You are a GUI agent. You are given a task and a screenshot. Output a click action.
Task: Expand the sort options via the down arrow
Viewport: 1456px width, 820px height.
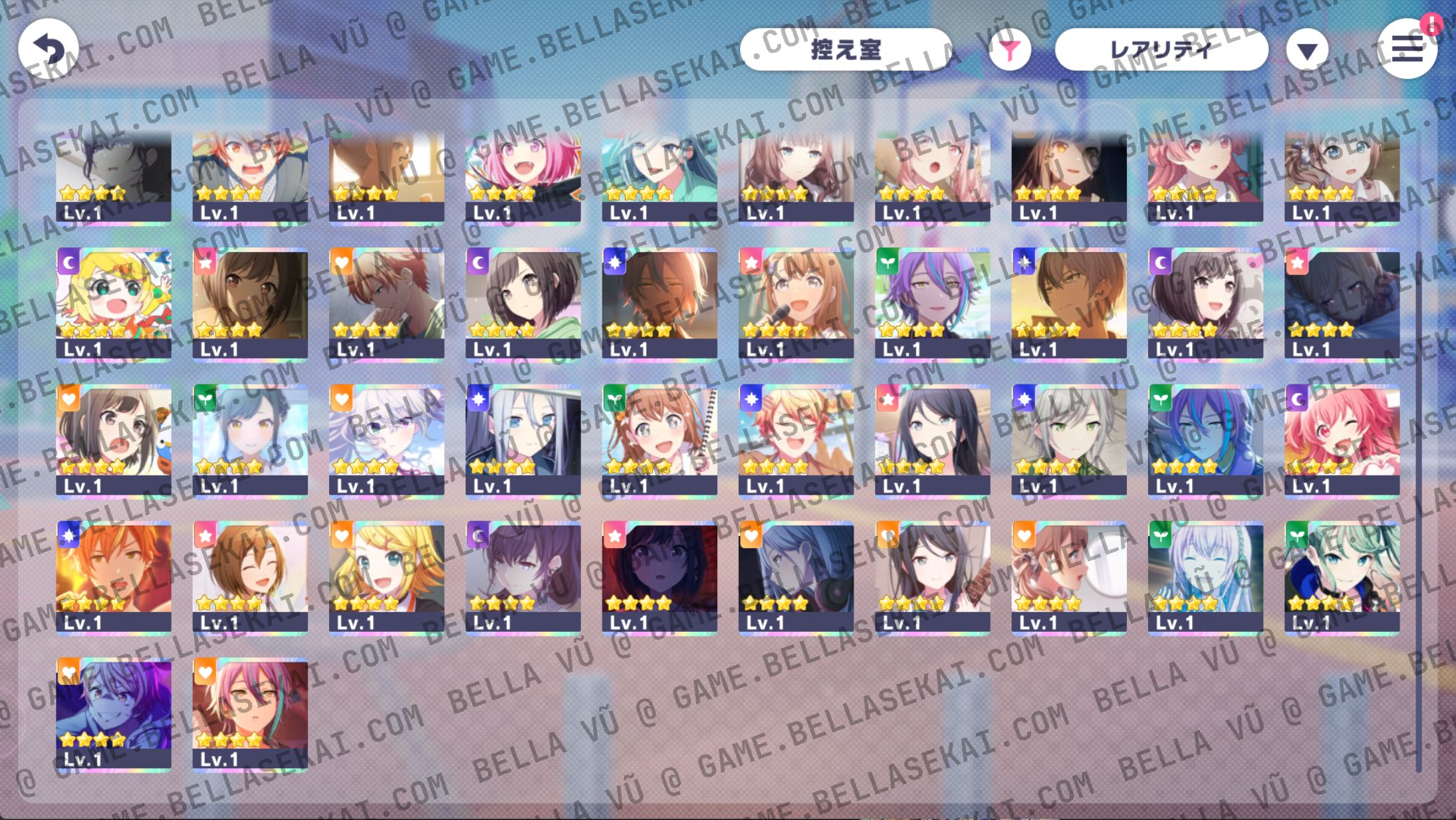click(1307, 49)
